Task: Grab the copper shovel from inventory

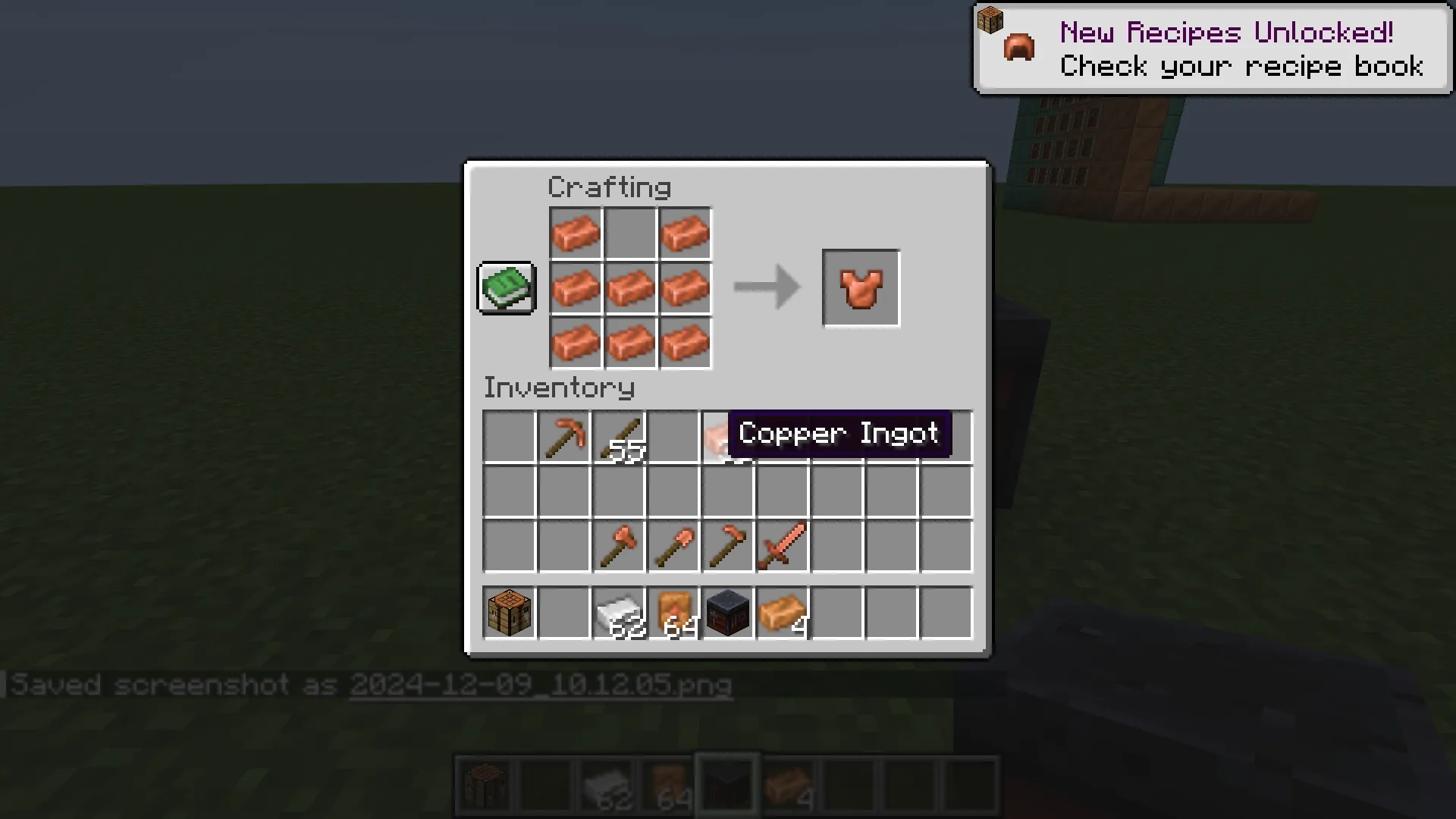Action: [x=673, y=548]
